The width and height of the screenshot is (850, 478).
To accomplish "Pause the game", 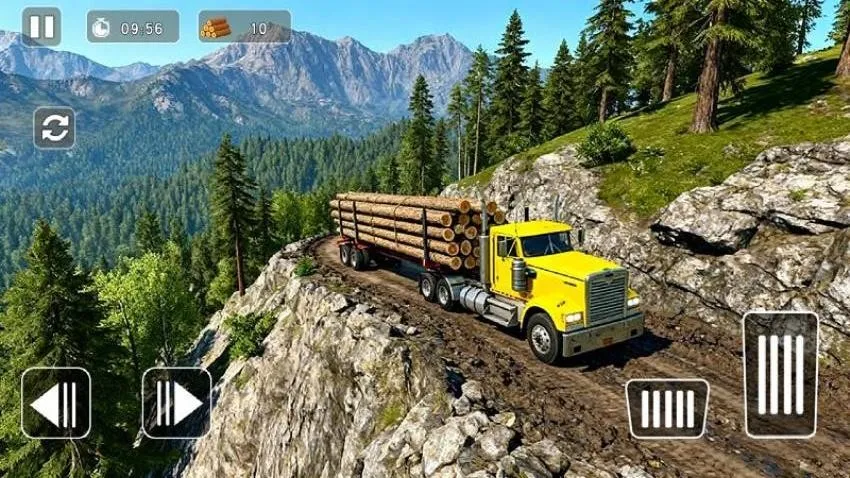I will coord(41,27).
